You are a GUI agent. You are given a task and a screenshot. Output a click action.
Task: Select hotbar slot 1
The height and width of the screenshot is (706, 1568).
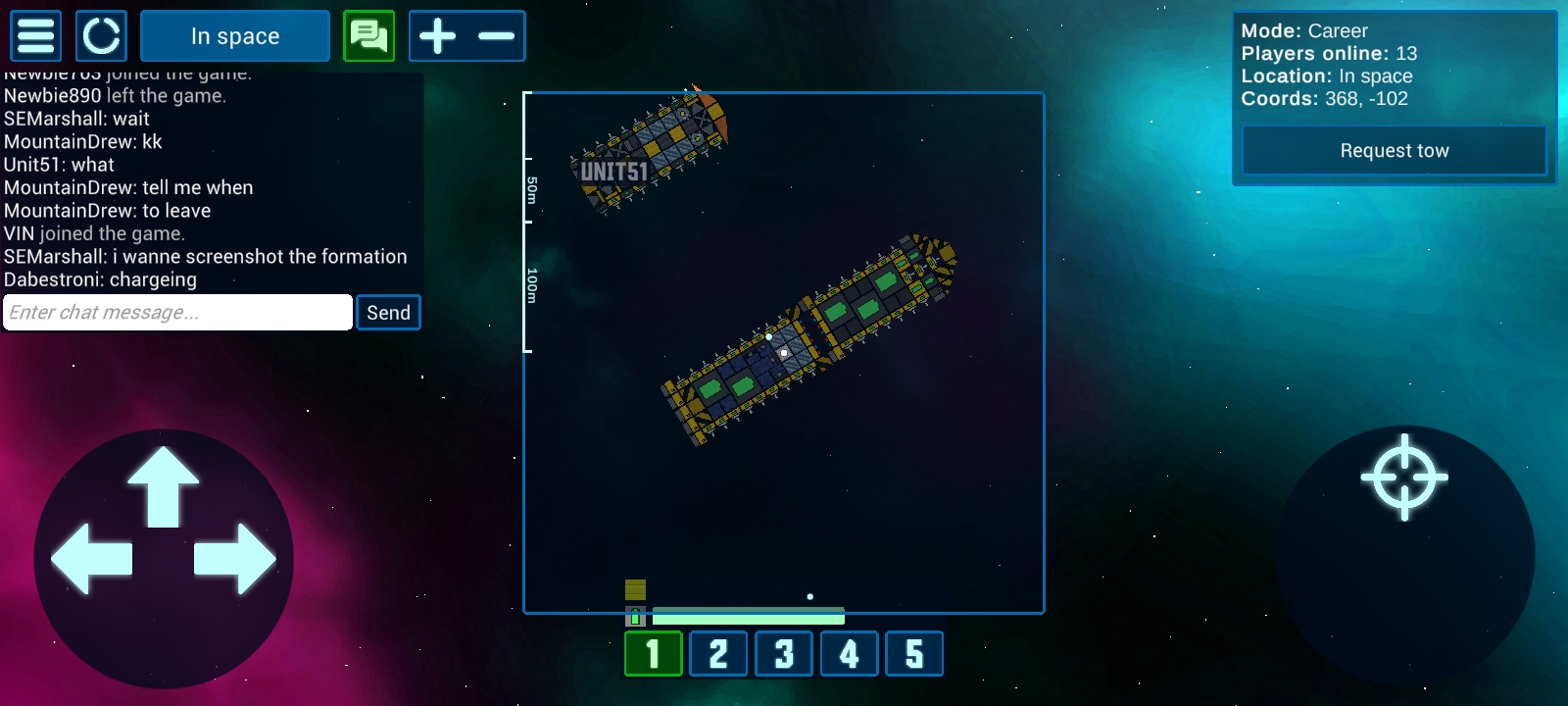[x=654, y=654]
